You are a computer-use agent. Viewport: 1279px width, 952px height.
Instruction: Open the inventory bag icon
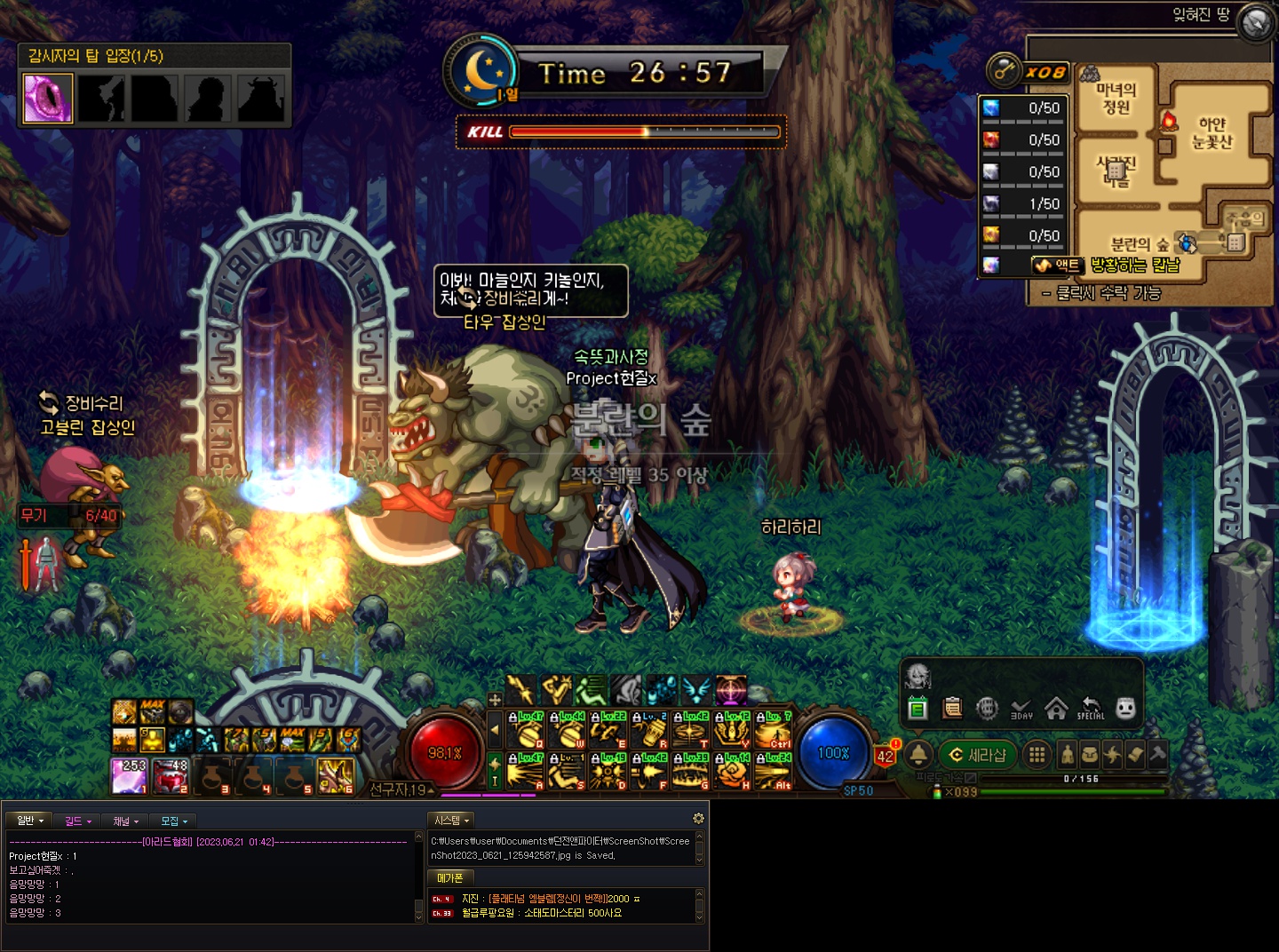click(x=1089, y=755)
